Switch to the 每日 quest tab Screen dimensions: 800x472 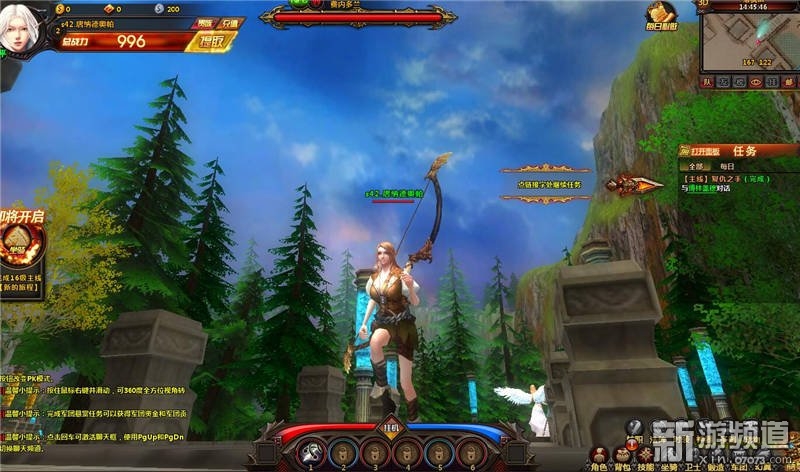[727, 166]
